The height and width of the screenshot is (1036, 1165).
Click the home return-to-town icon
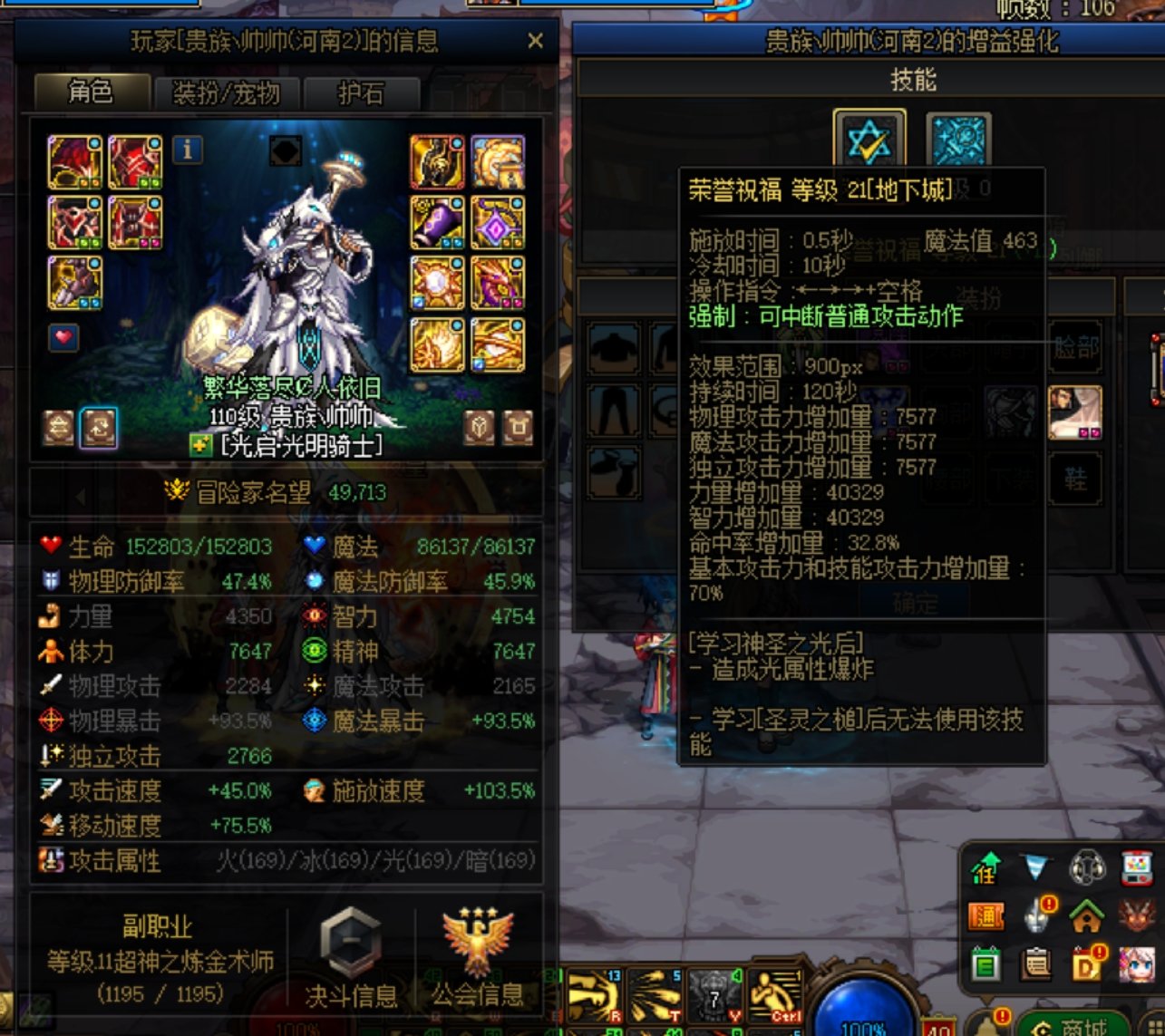tap(1086, 918)
